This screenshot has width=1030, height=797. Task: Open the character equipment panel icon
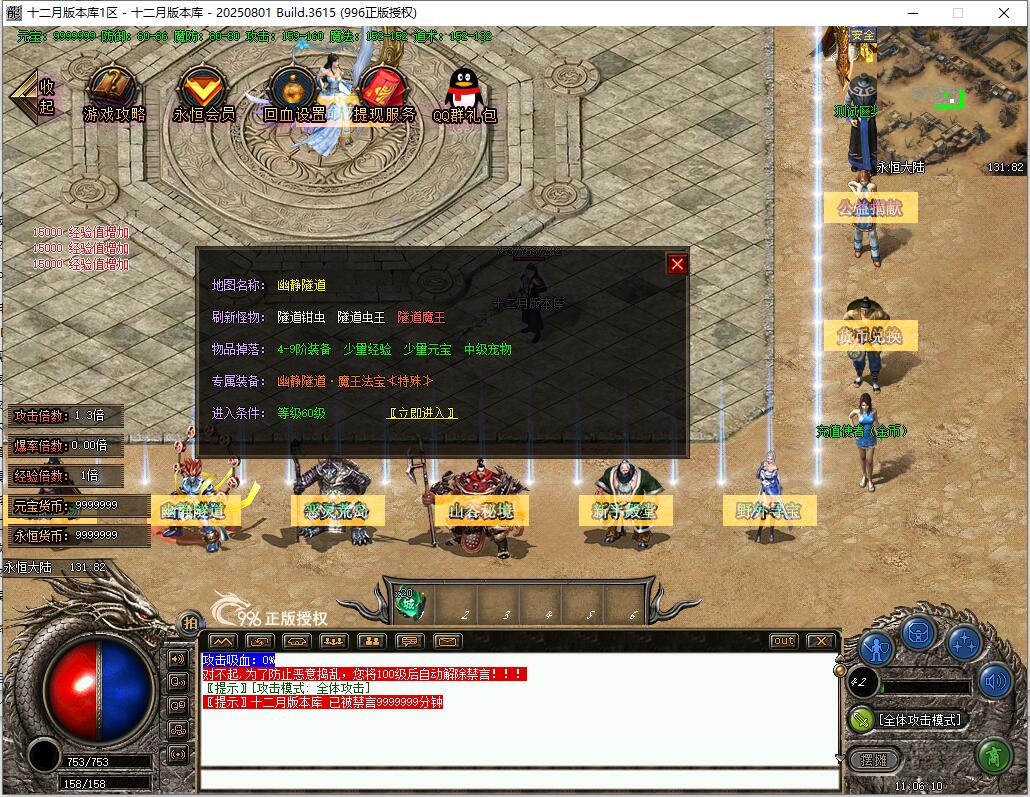(x=877, y=649)
